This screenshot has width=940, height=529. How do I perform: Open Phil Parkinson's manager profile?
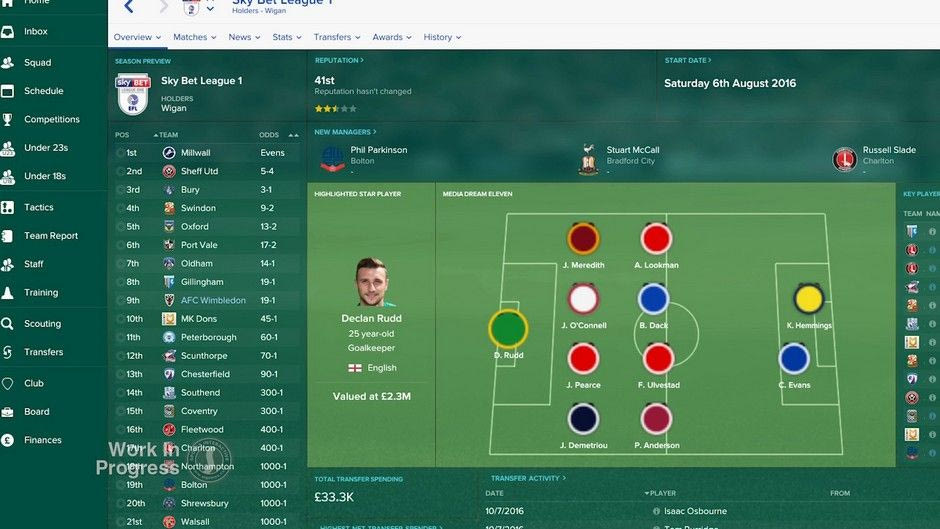[x=378, y=150]
